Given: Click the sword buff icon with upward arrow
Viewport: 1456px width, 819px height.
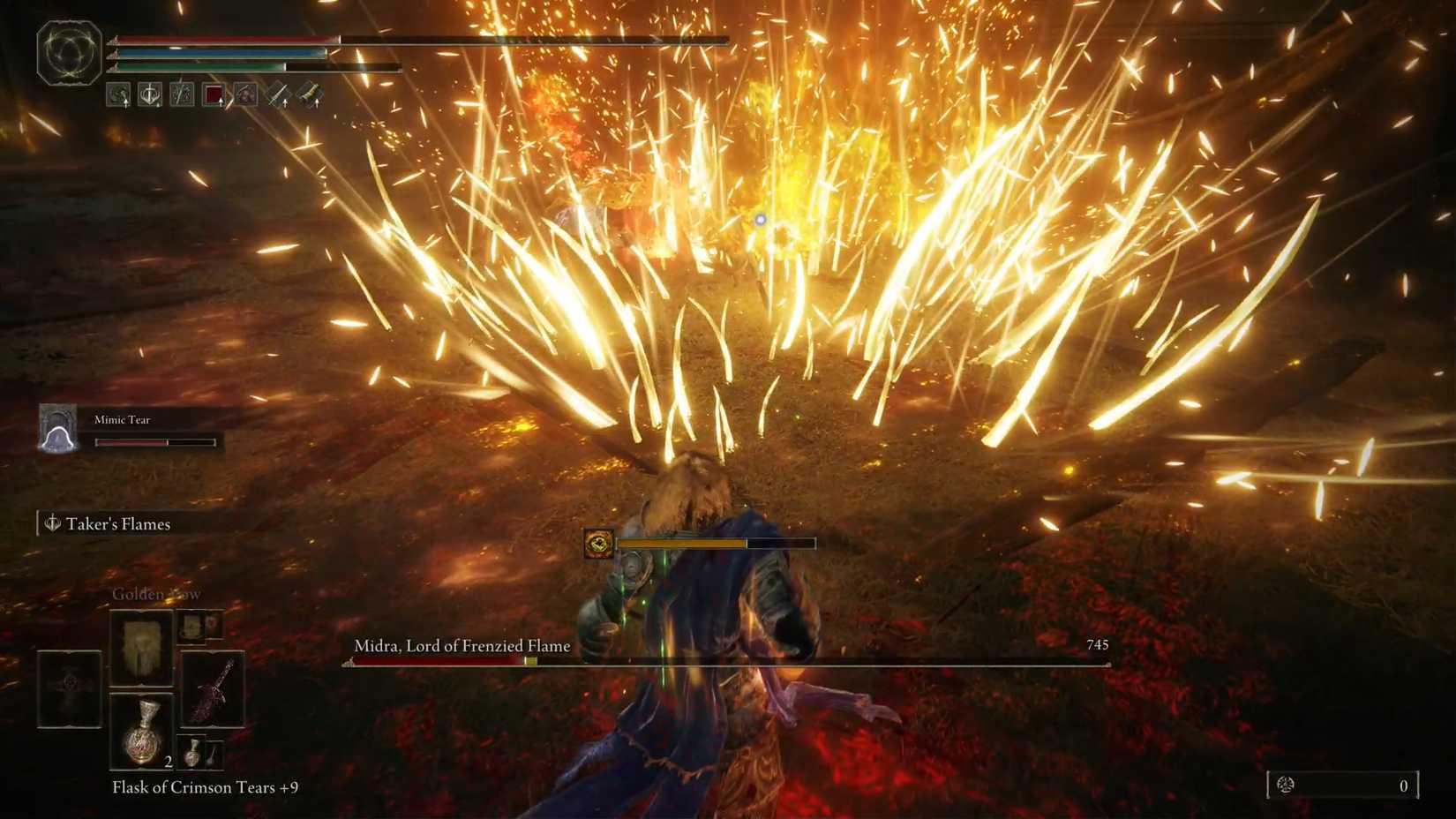Looking at the screenshot, I should [278, 94].
